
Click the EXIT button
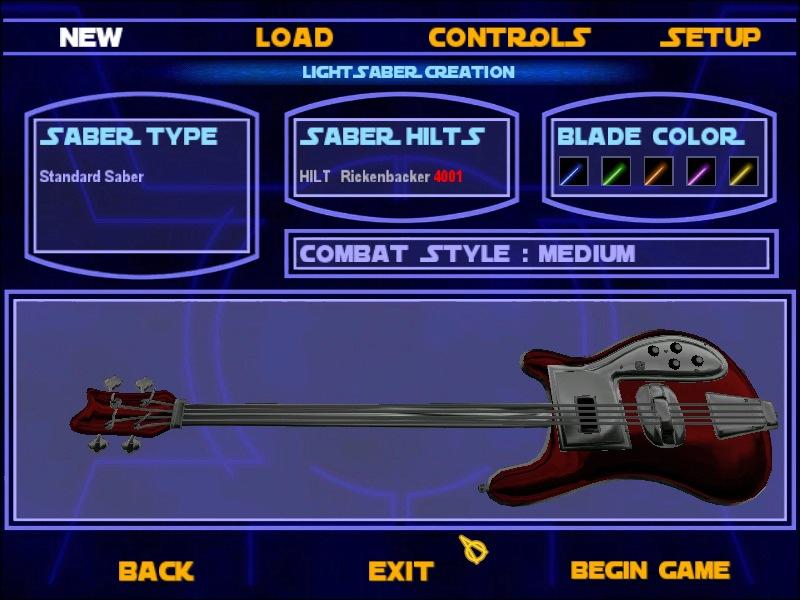point(400,571)
